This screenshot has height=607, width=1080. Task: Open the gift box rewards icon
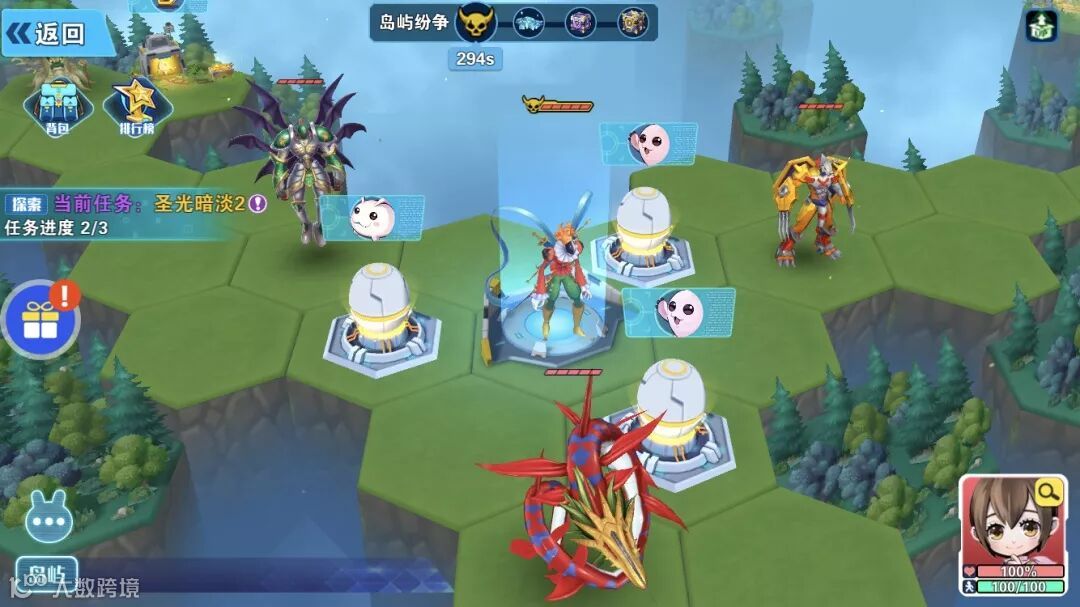(40, 320)
